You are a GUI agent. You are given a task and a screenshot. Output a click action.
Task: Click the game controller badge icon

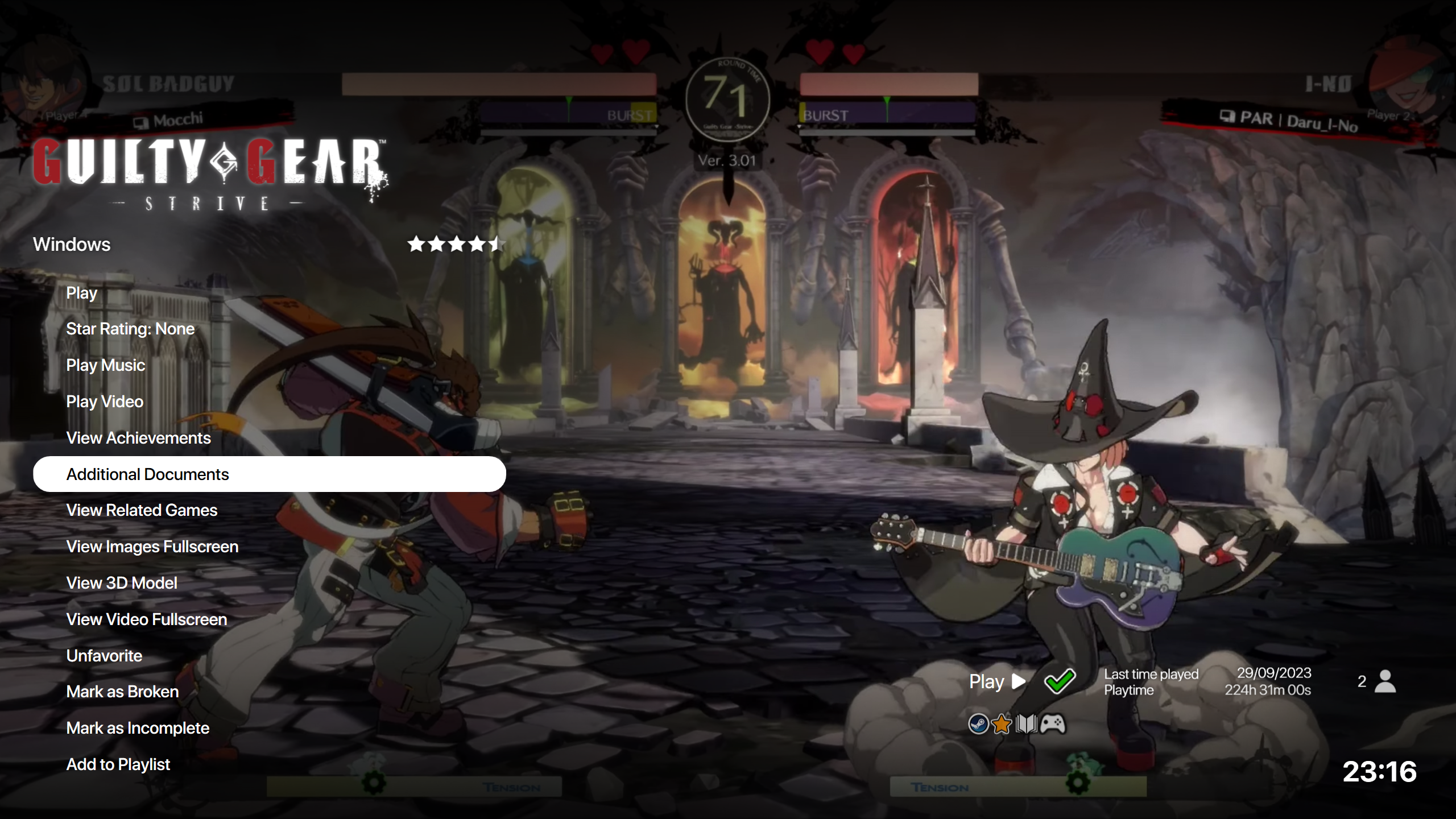coord(1053,724)
